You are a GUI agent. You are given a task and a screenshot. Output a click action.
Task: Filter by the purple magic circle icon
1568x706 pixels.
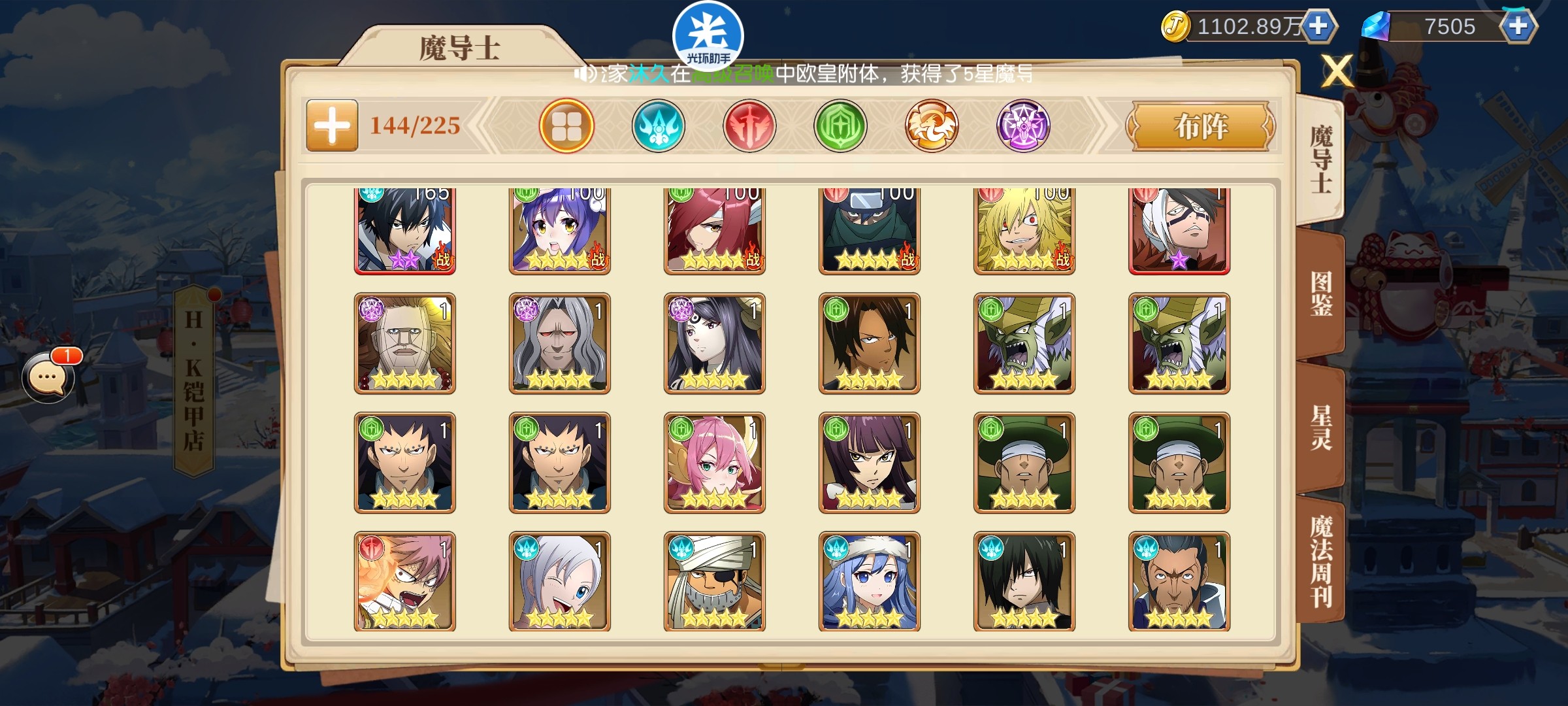1023,126
